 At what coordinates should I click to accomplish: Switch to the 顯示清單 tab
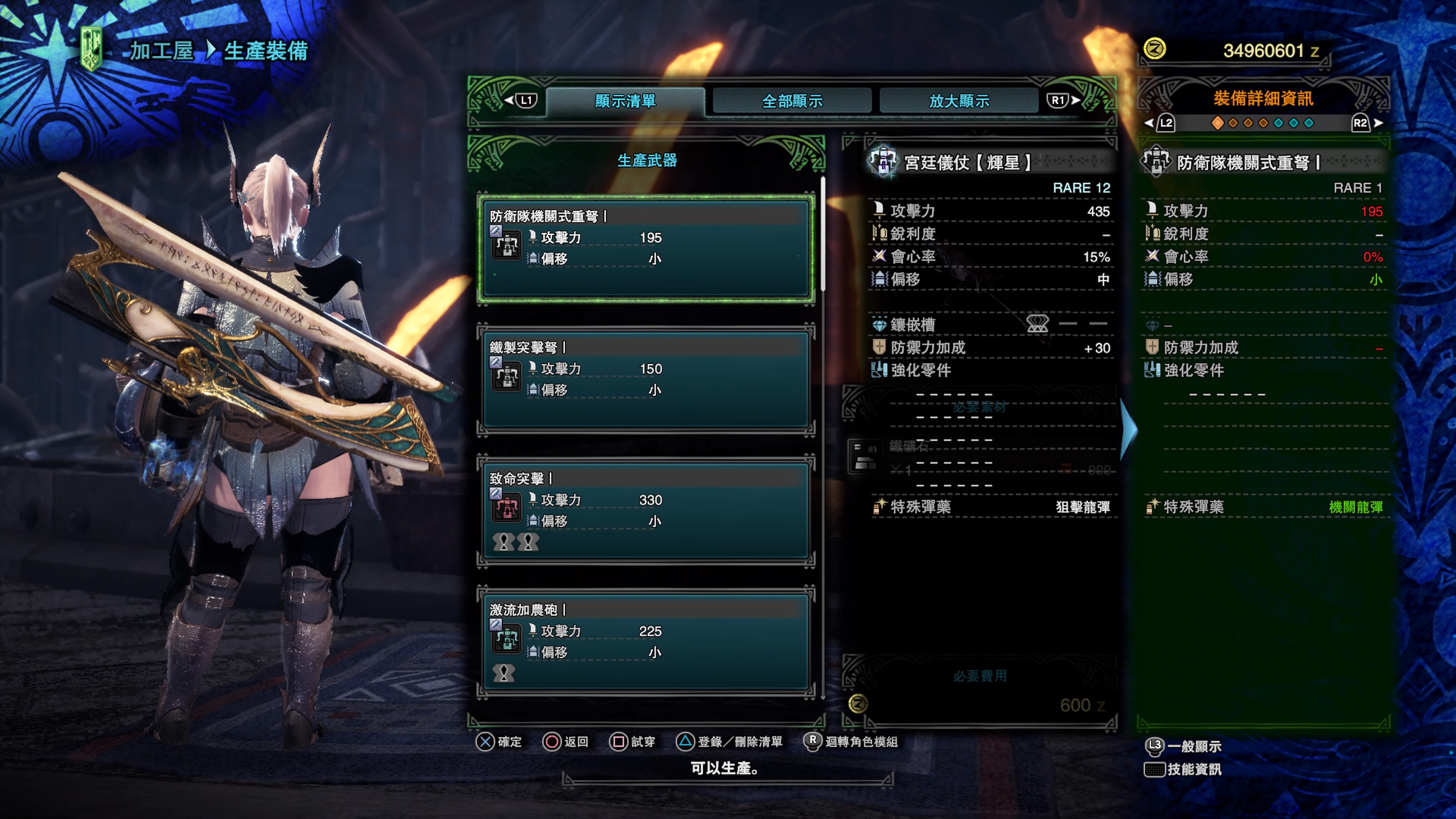click(x=624, y=101)
